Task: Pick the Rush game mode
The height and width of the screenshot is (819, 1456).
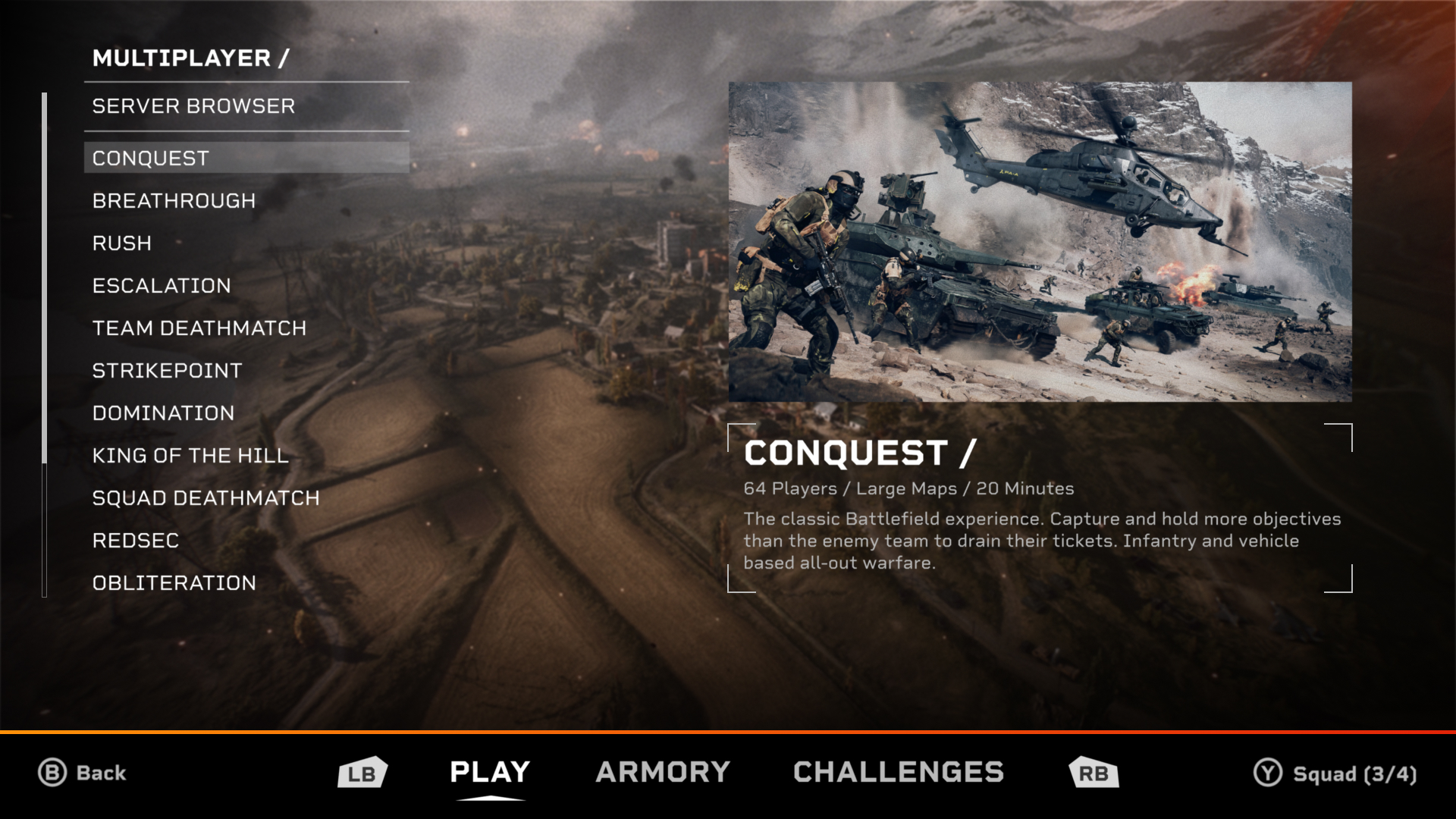Action: click(122, 243)
